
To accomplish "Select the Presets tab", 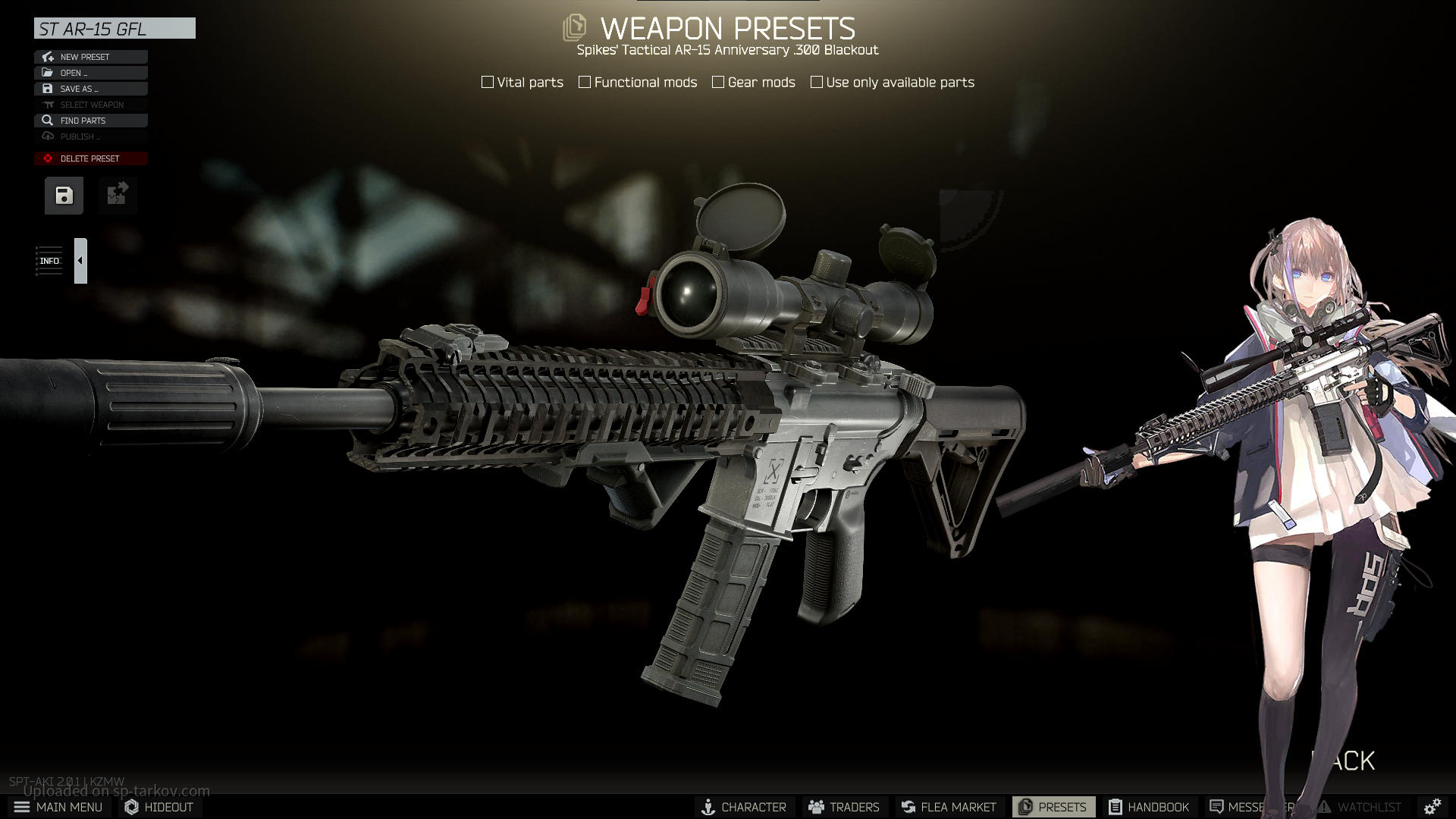I will pyautogui.click(x=1053, y=807).
